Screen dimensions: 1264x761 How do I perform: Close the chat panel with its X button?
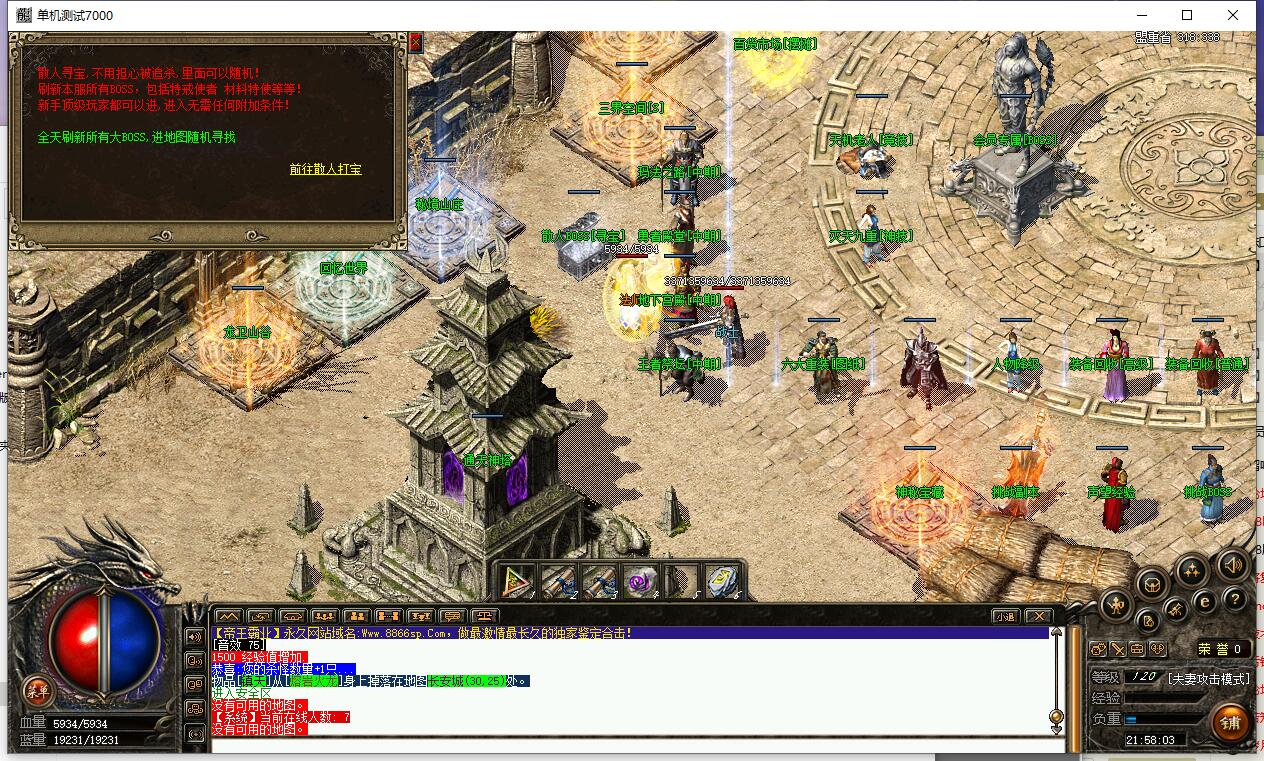[x=1039, y=616]
